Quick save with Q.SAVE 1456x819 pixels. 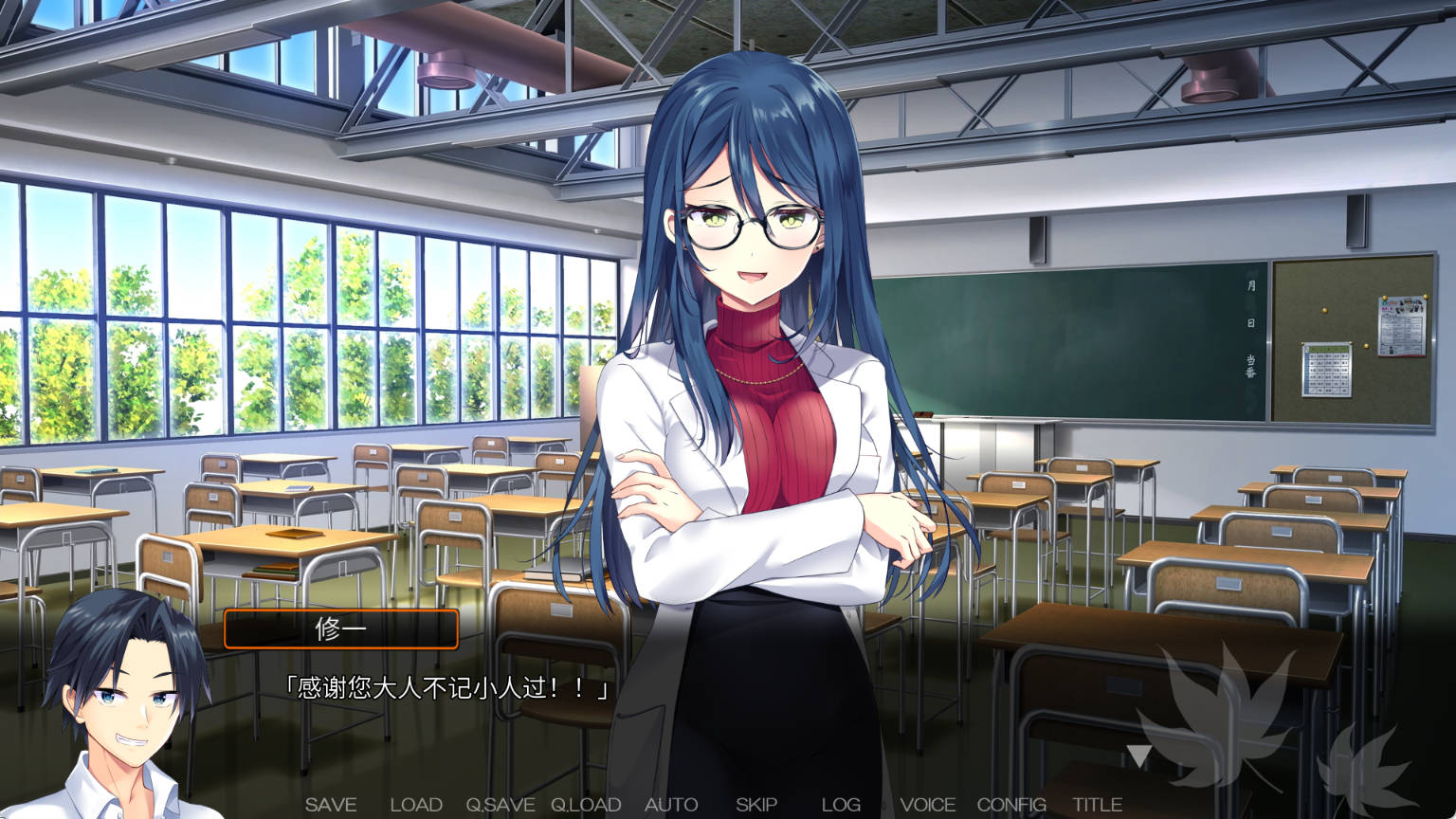[500, 805]
